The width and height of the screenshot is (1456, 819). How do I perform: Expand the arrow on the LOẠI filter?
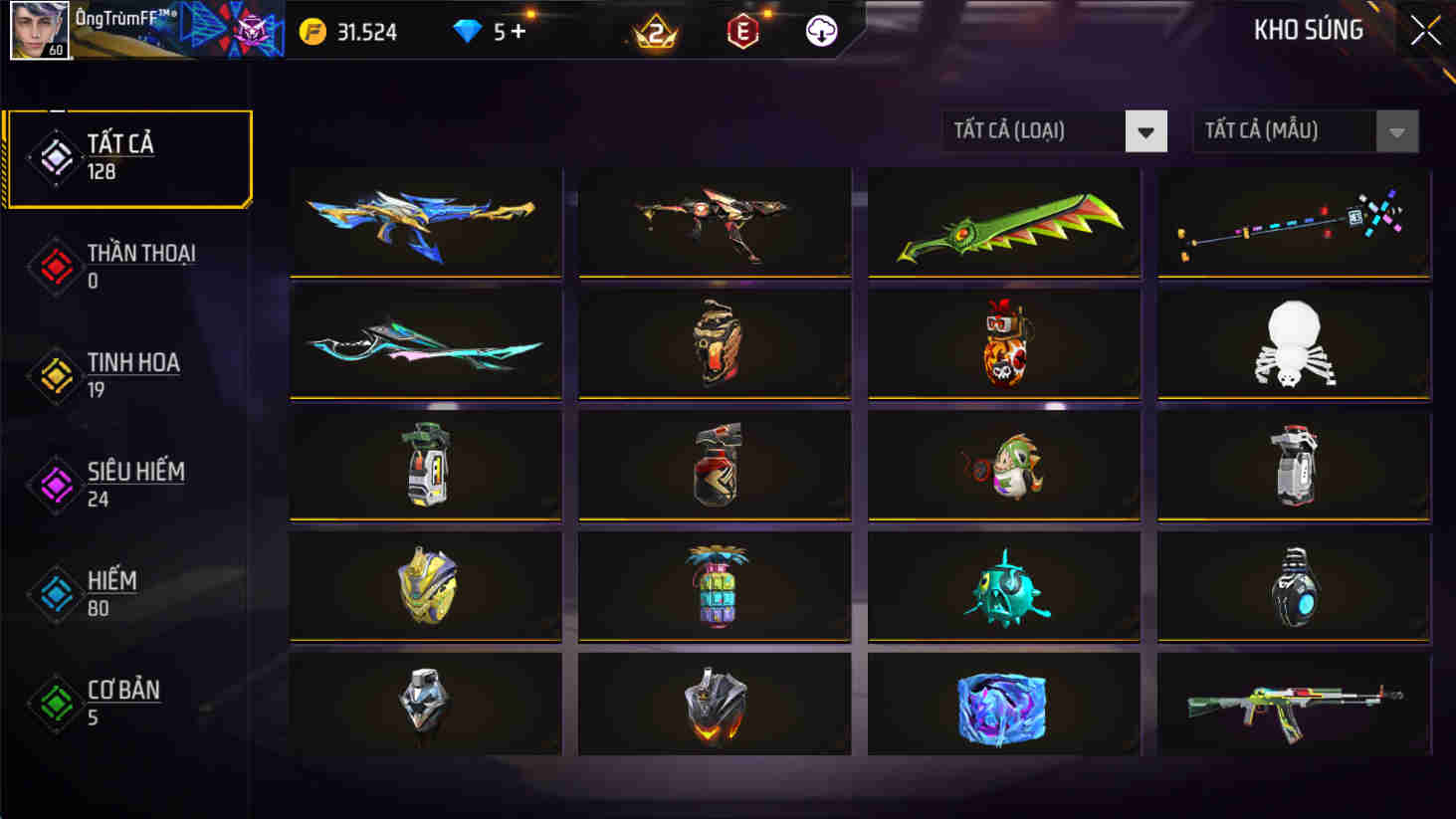pos(1147,130)
